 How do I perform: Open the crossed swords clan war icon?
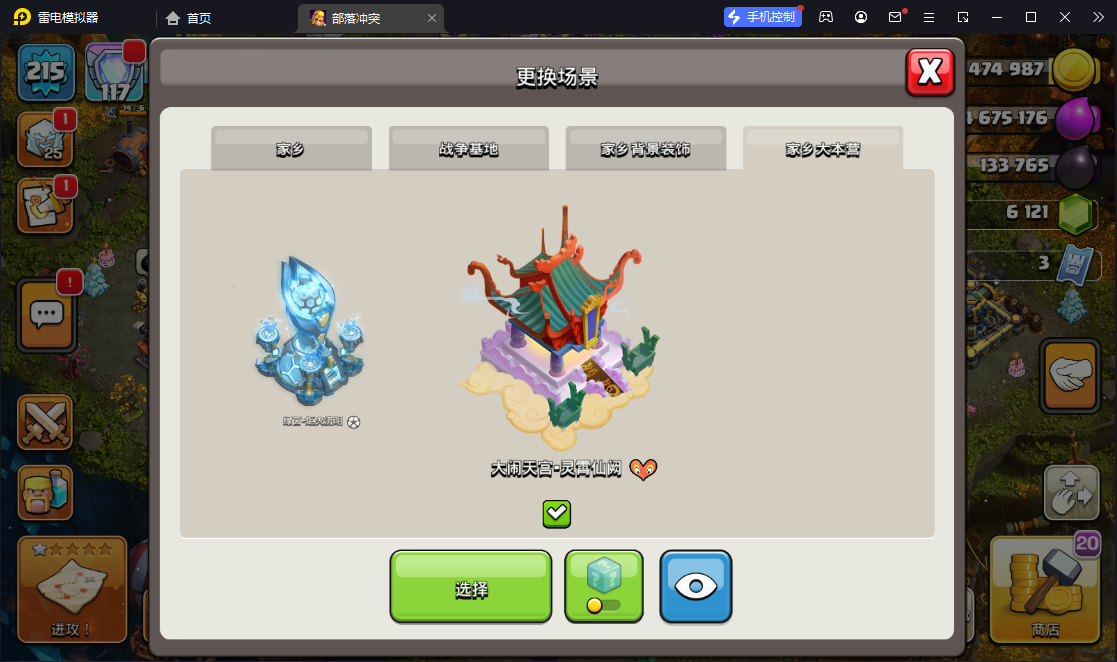[x=45, y=422]
